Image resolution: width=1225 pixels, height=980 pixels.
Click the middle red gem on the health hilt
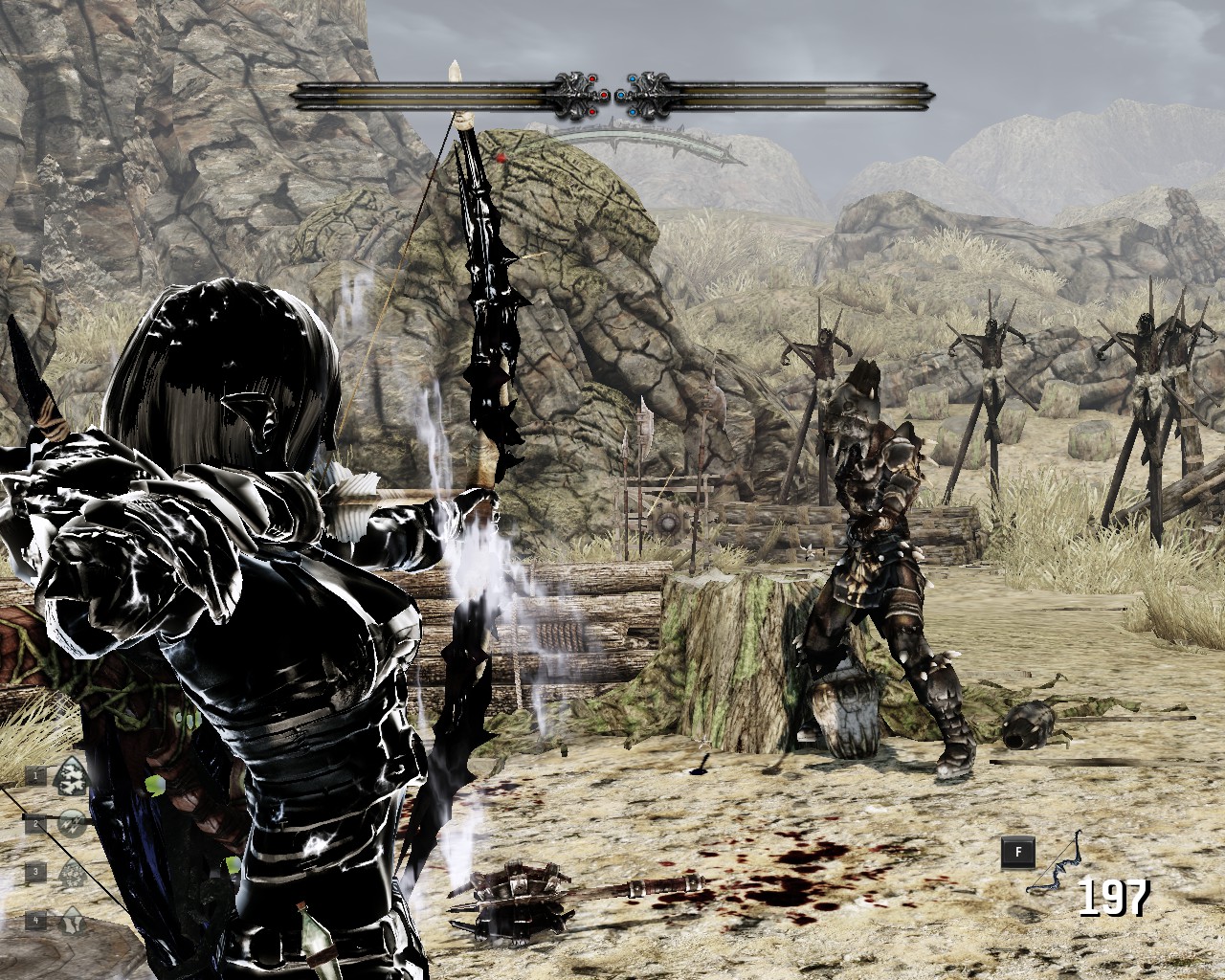coord(604,95)
